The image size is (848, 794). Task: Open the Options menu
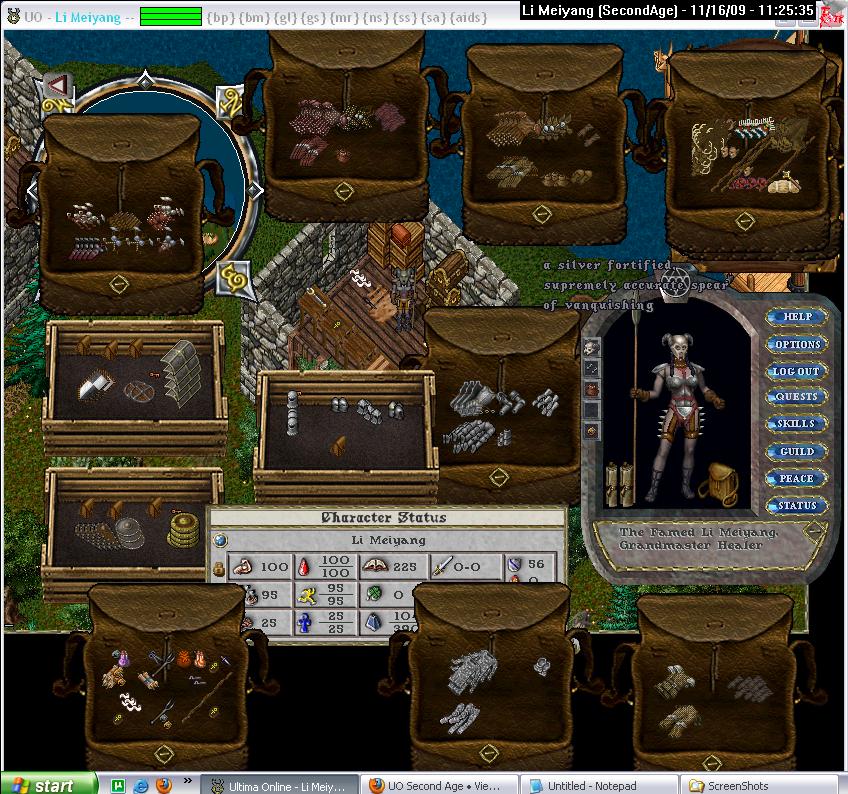click(797, 344)
